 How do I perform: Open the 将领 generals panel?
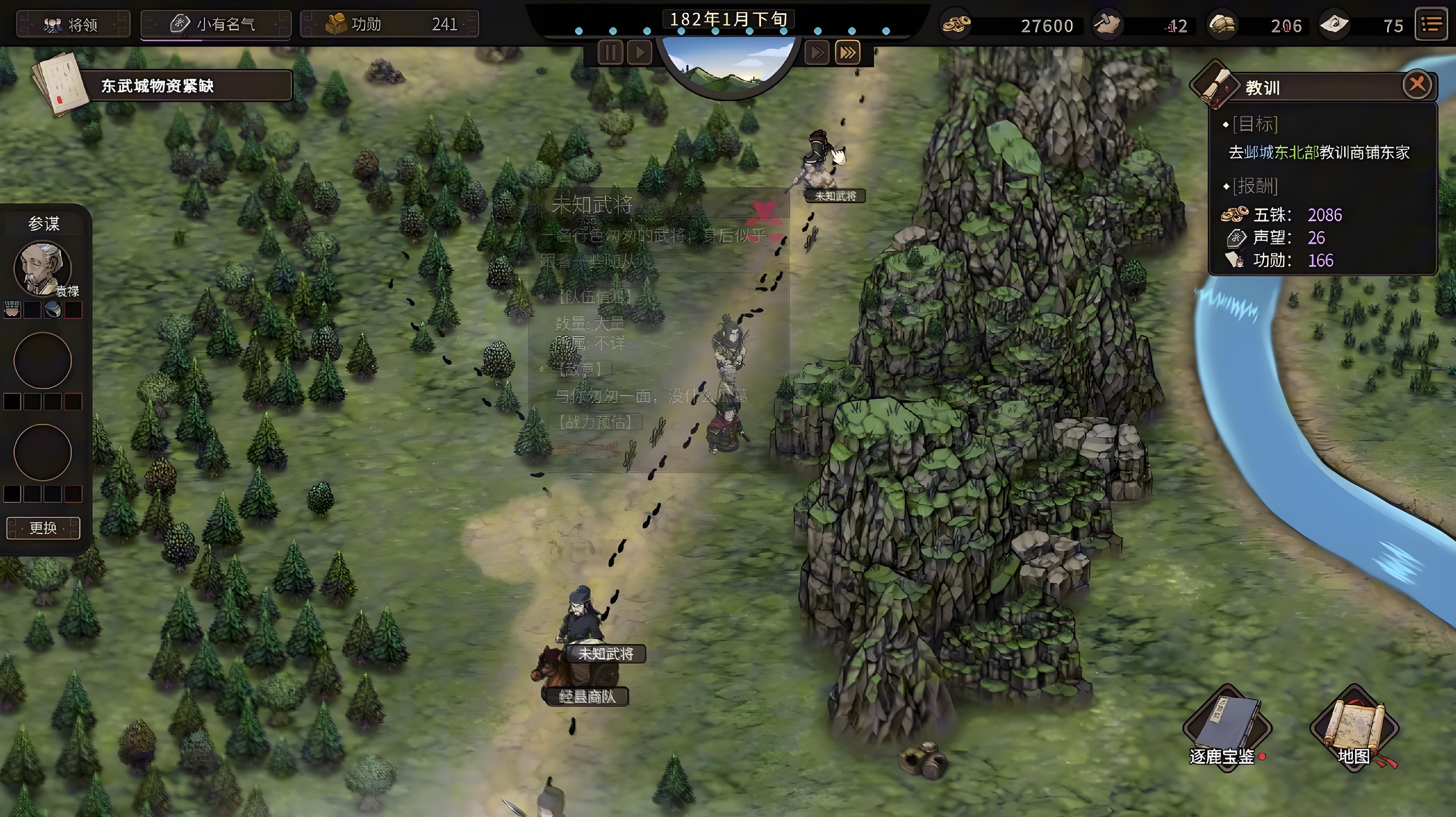pyautogui.click(x=73, y=24)
